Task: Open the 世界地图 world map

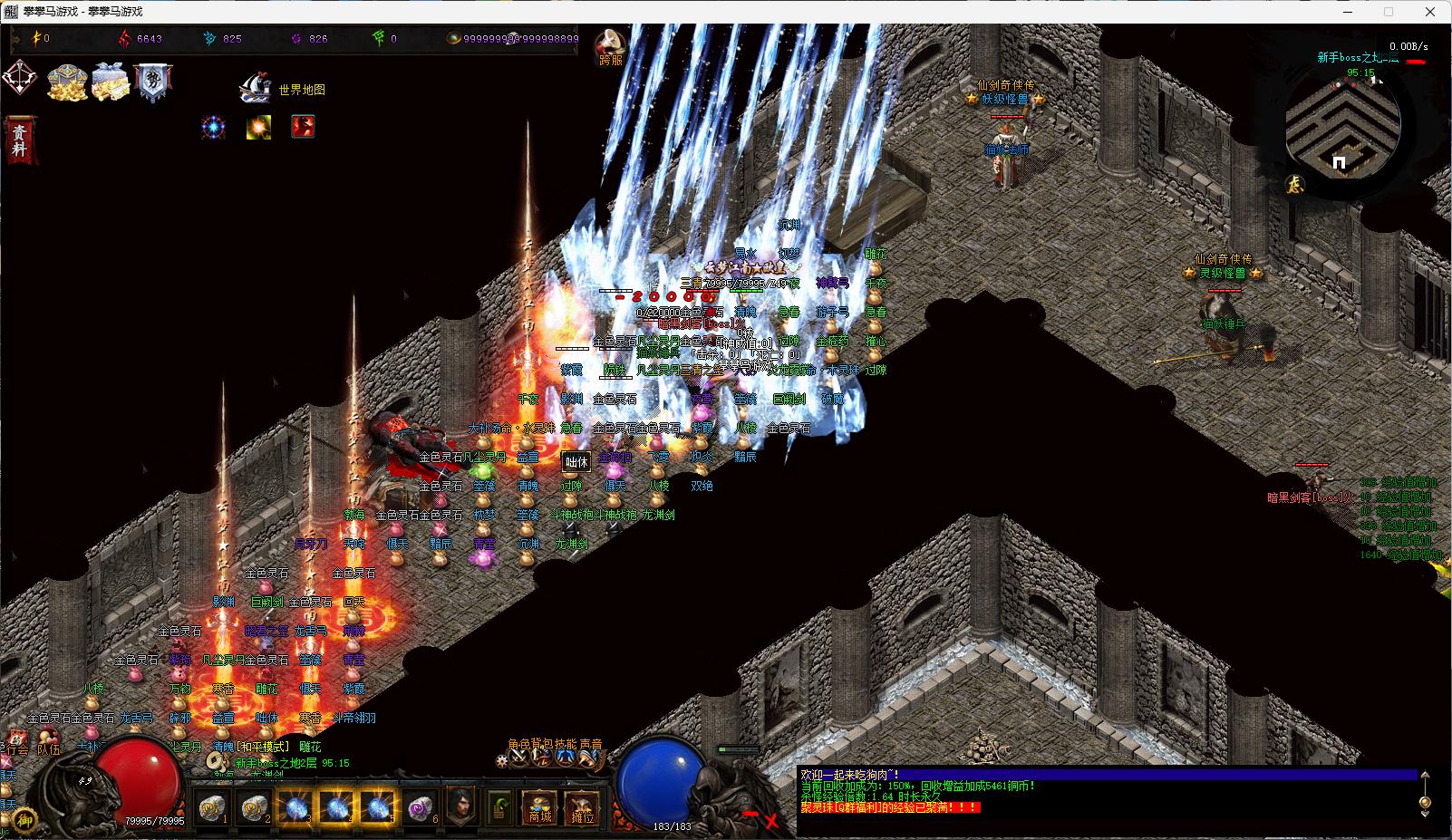Action: pyautogui.click(x=282, y=89)
